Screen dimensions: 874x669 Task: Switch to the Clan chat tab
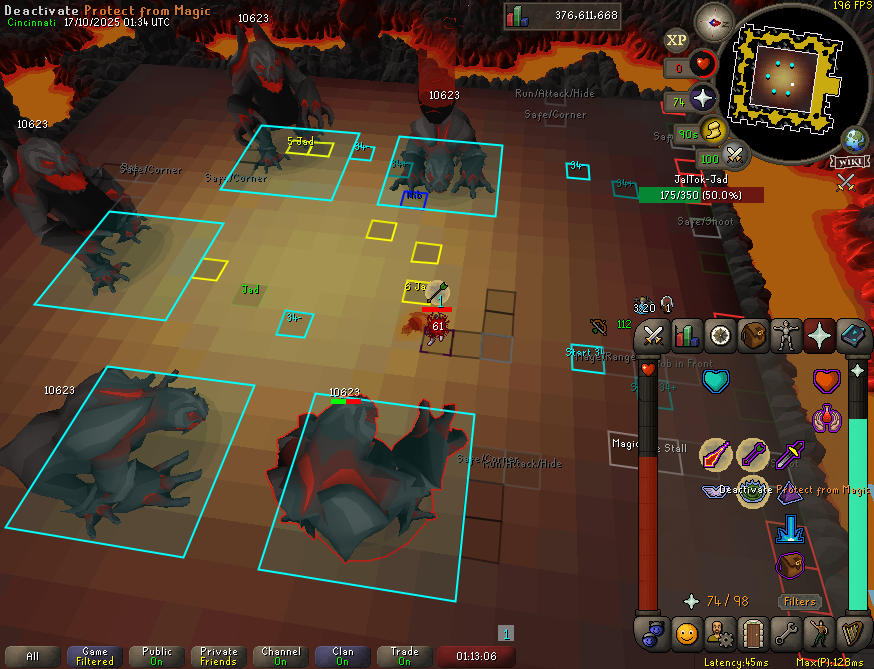pos(343,656)
